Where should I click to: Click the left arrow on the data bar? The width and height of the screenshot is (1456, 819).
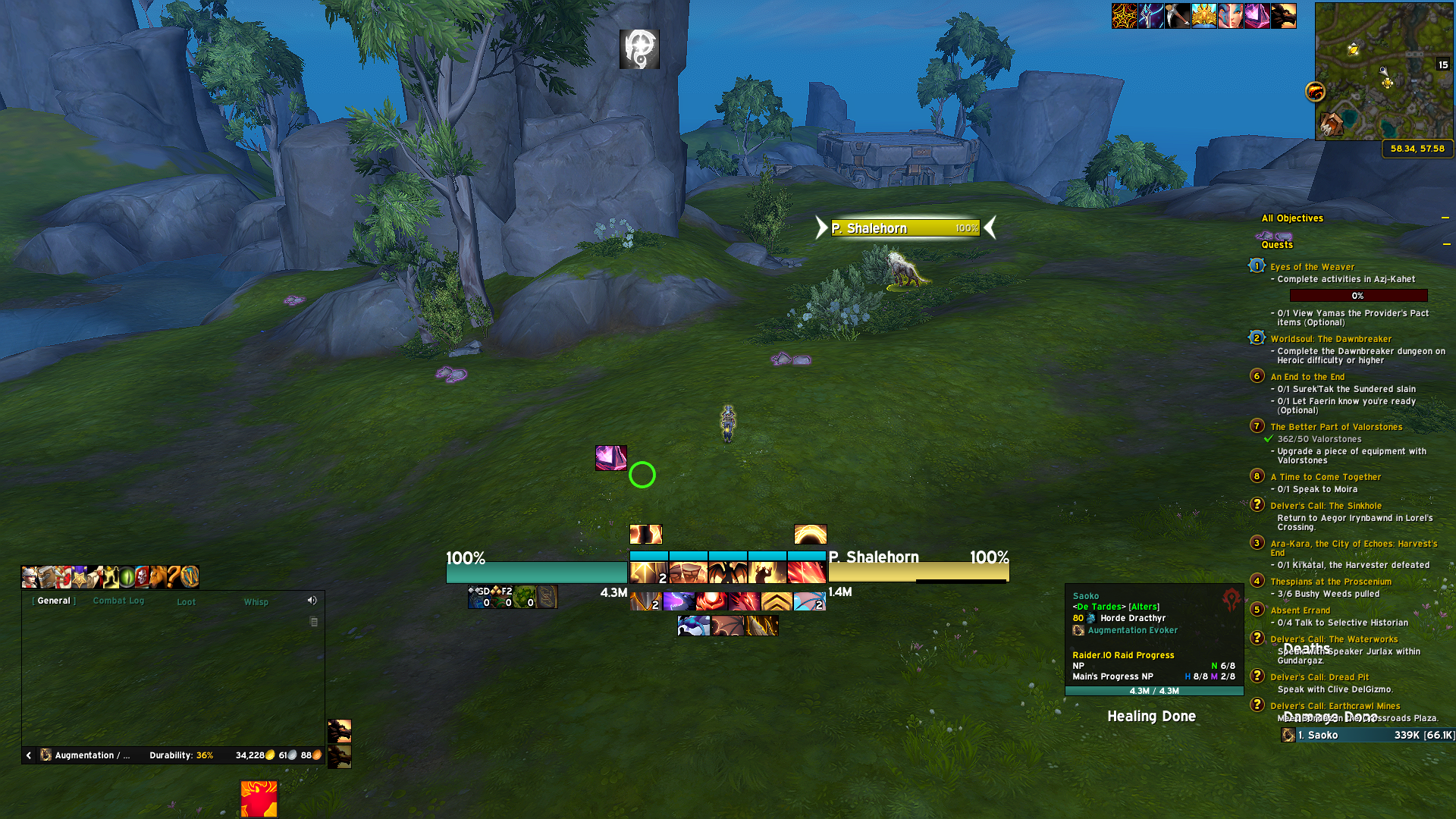29,755
